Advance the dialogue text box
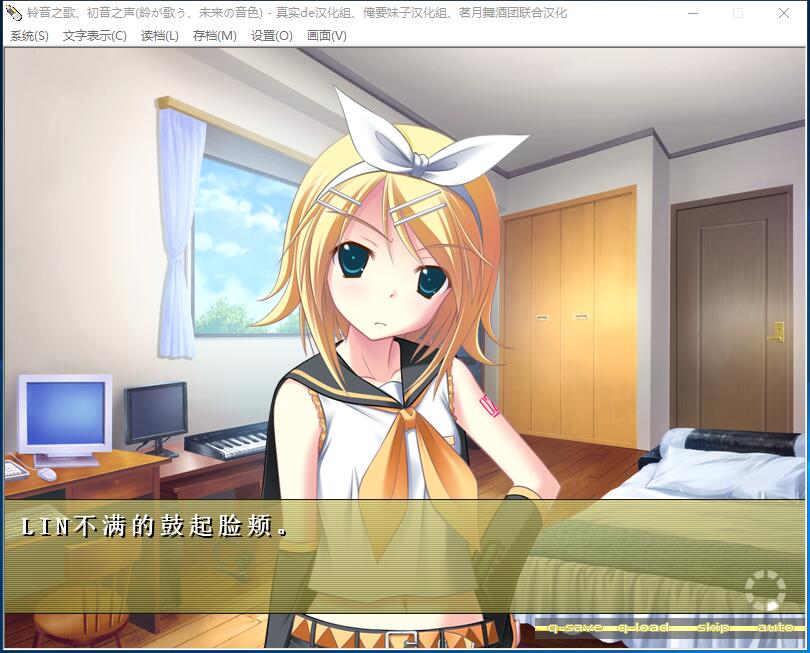The height and width of the screenshot is (653, 810). pyautogui.click(x=400, y=555)
